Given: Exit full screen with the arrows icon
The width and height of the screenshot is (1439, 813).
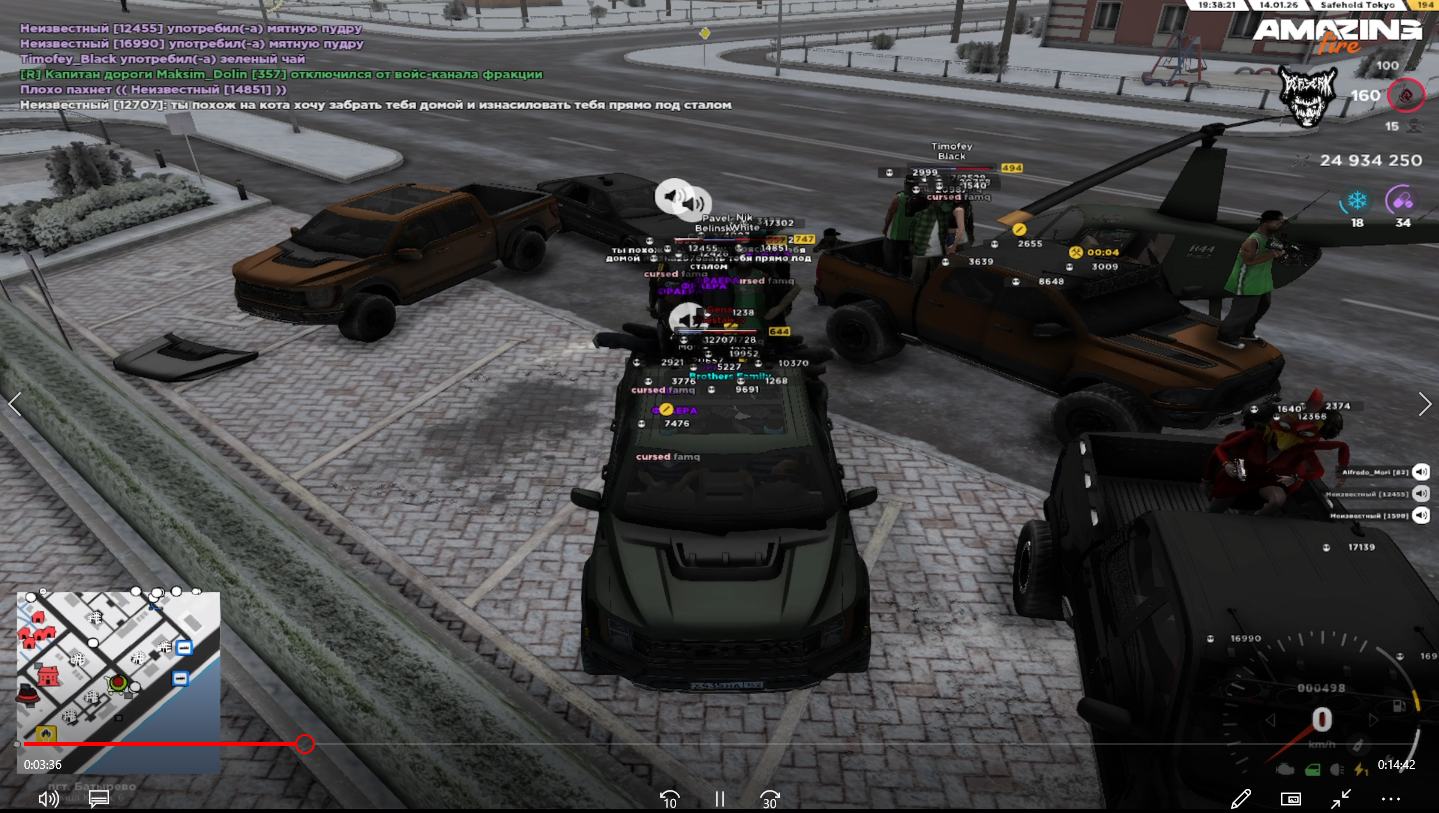Looking at the screenshot, I should (1341, 799).
